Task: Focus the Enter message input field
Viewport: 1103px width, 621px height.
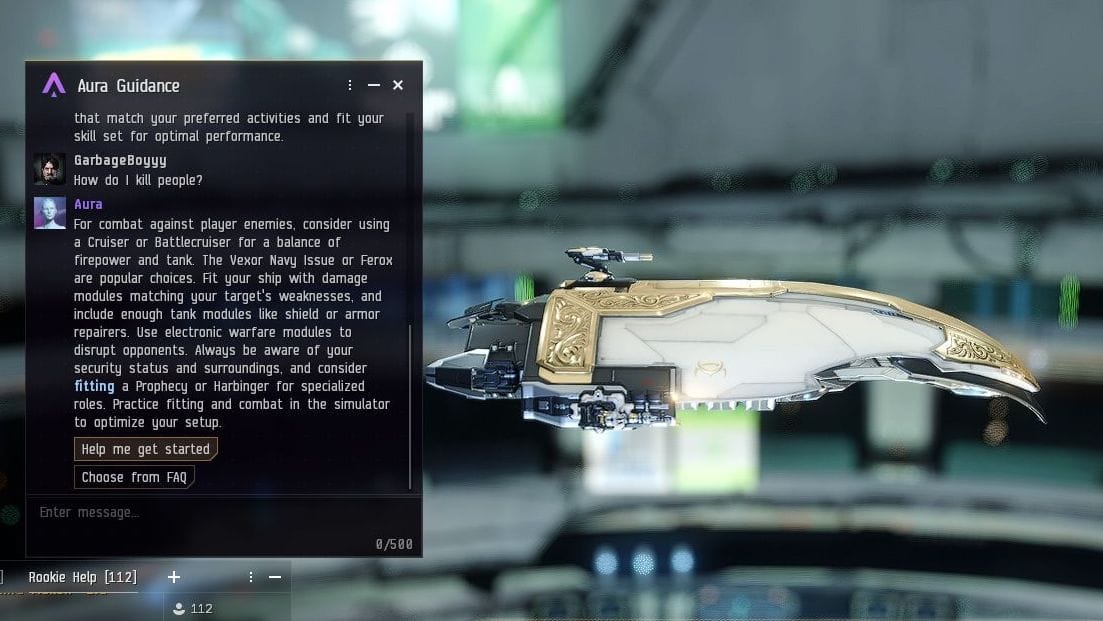Action: pos(200,513)
